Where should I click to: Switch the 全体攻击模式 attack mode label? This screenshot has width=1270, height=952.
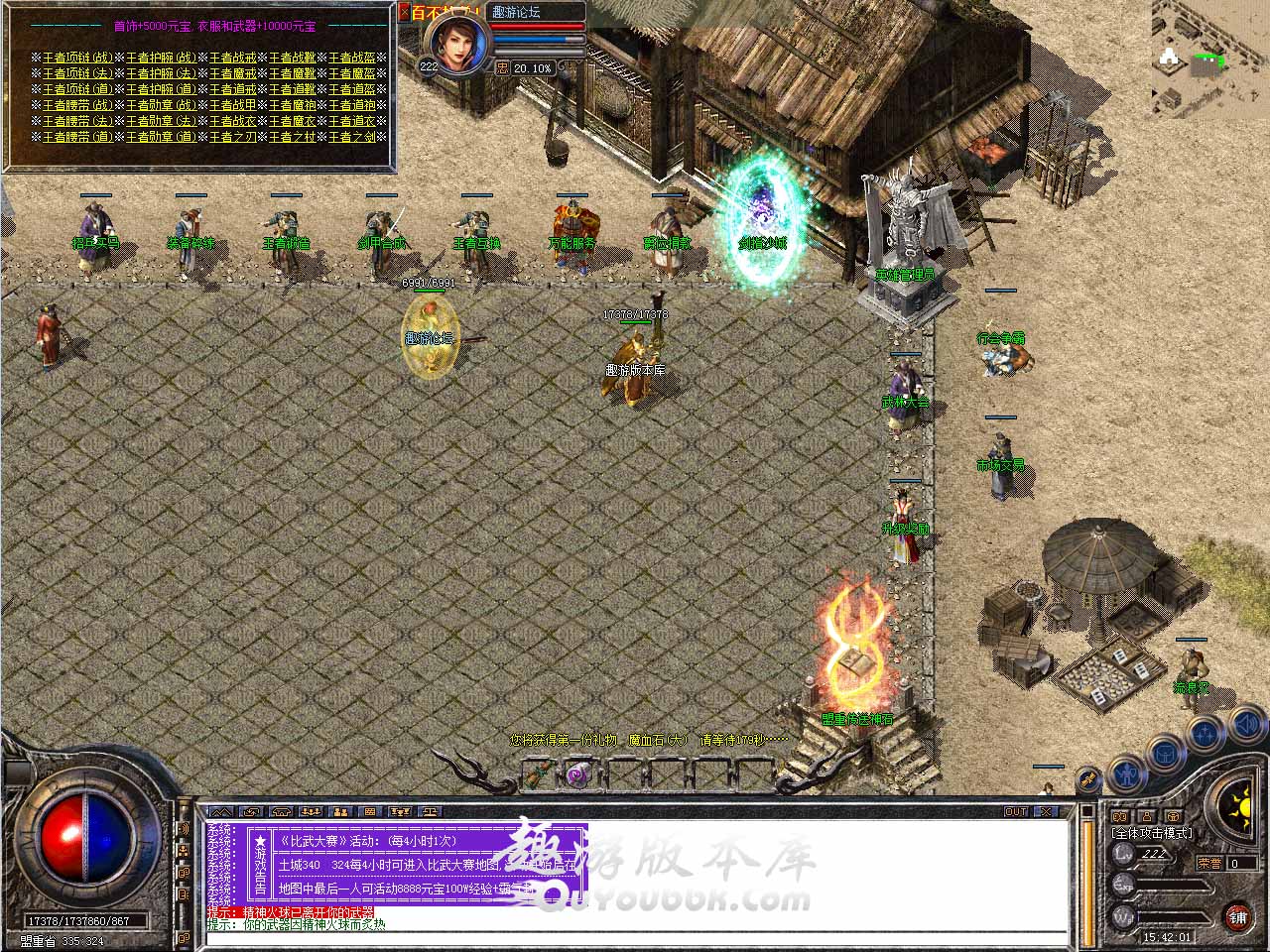[x=1152, y=833]
